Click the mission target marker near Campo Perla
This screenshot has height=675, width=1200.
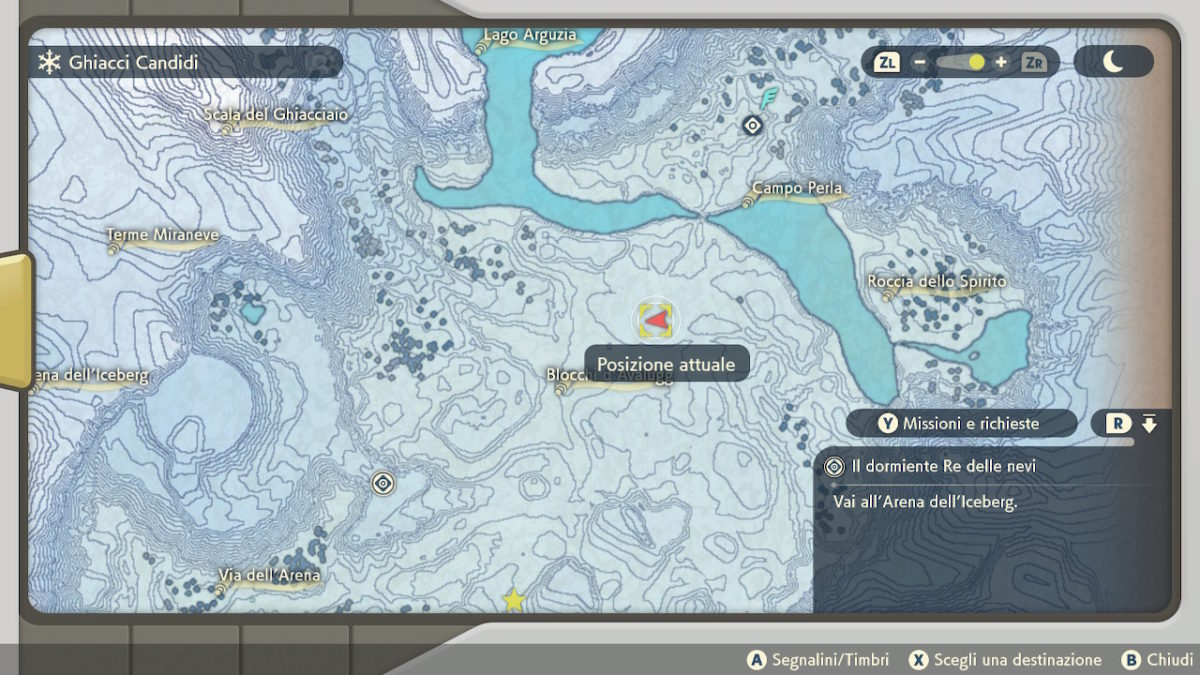[753, 125]
